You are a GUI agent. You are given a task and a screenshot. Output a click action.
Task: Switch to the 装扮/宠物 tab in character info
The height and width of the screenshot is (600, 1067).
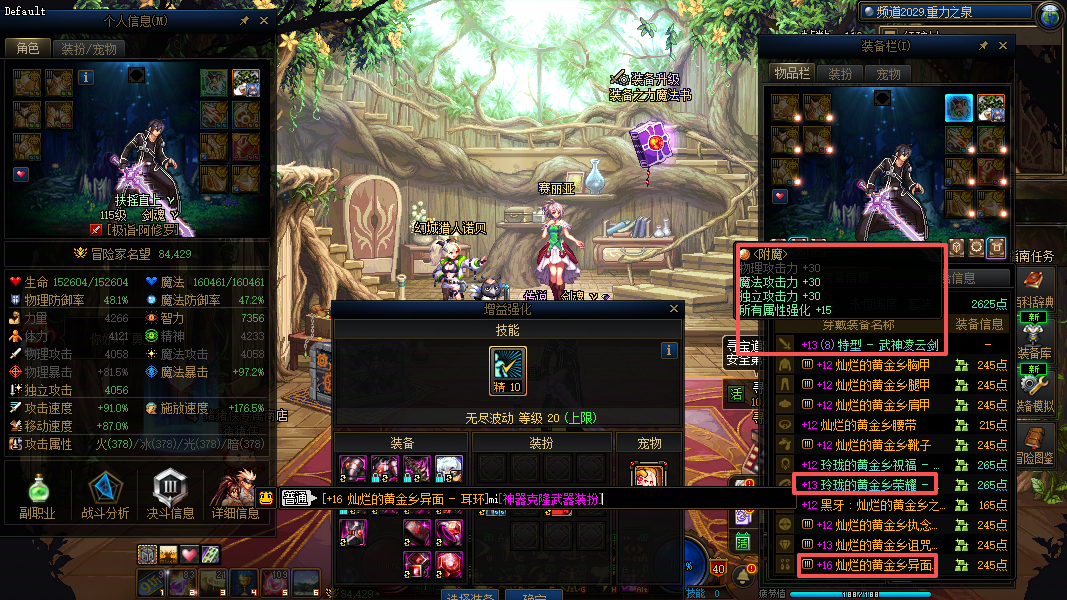pos(88,48)
